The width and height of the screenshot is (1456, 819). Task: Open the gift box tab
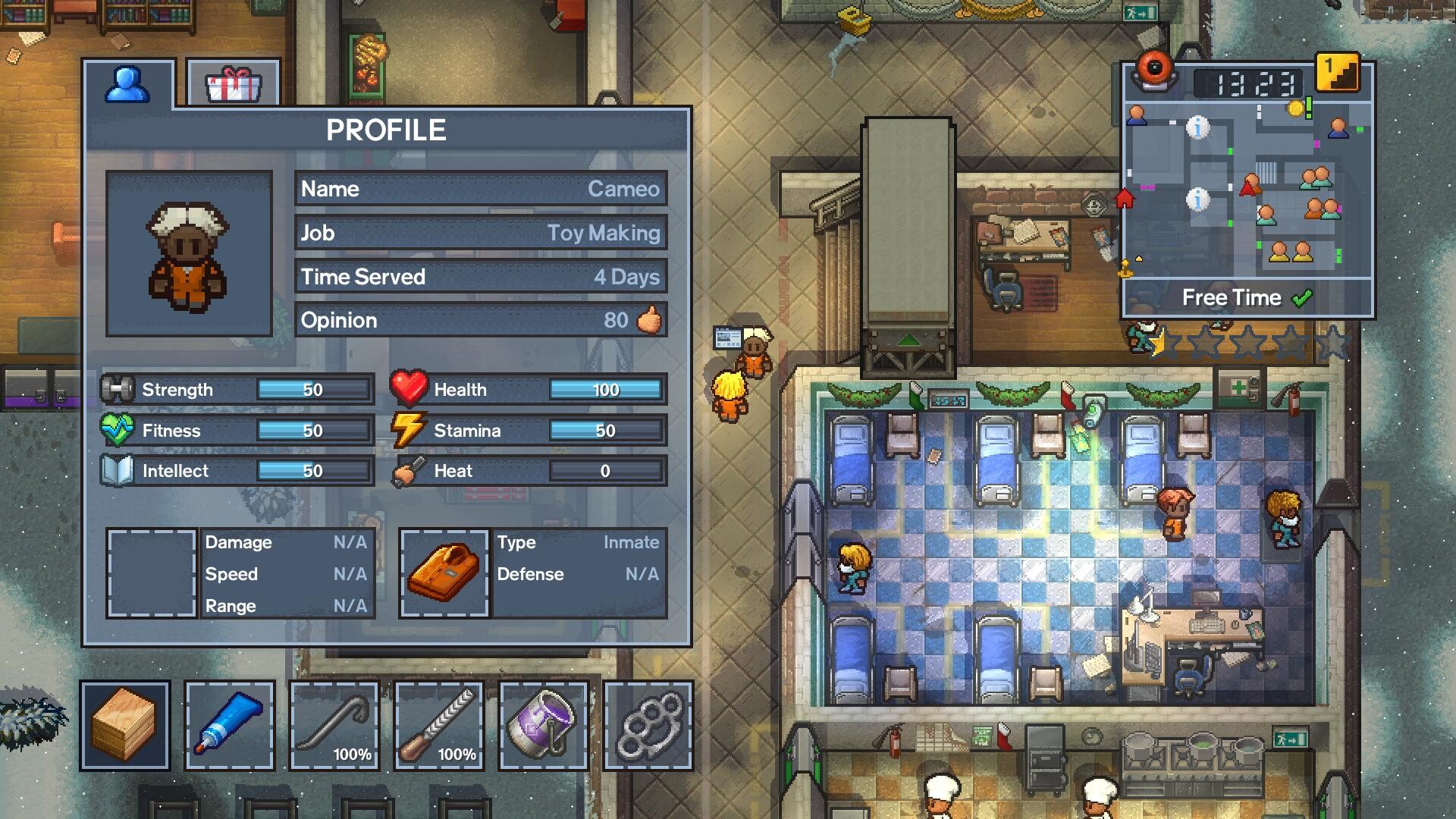pos(234,84)
